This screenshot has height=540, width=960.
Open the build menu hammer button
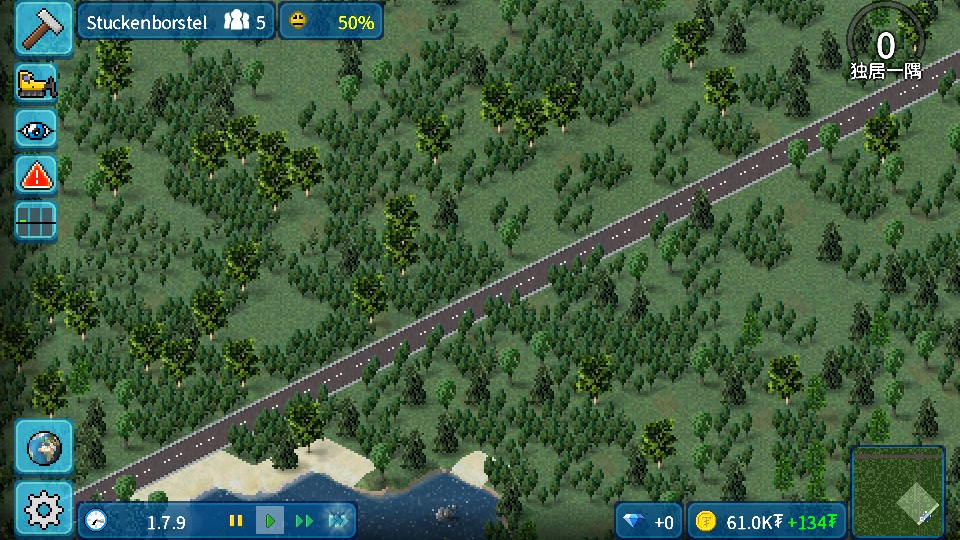point(43,28)
